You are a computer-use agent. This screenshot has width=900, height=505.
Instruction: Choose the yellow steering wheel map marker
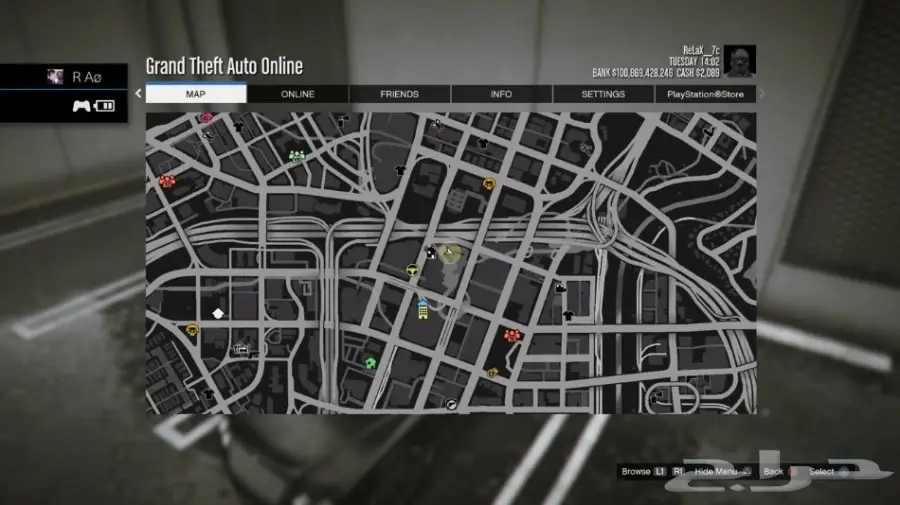(x=411, y=270)
